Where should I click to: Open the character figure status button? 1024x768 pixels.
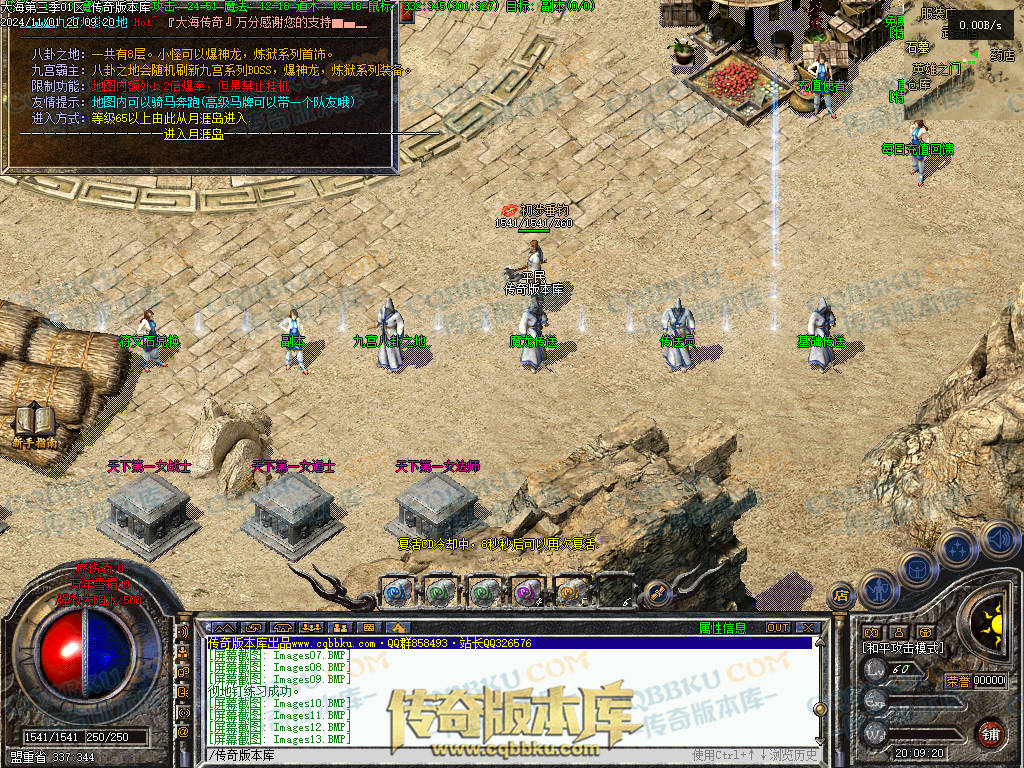(879, 587)
